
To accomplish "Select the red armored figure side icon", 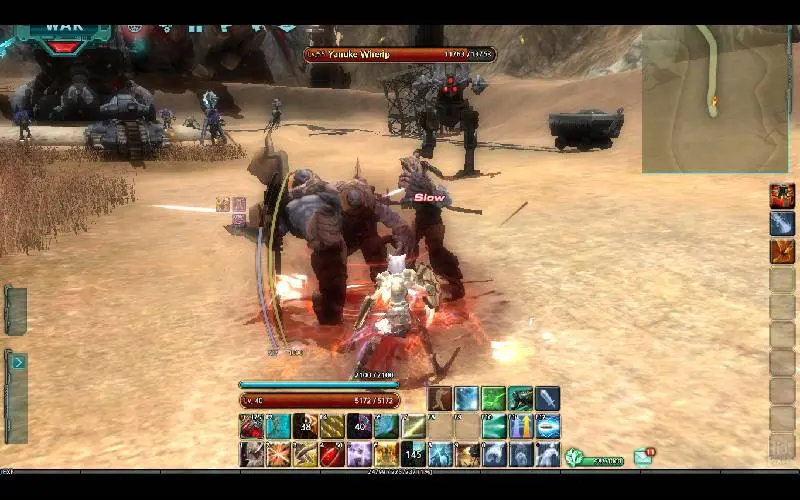I will coord(782,196).
